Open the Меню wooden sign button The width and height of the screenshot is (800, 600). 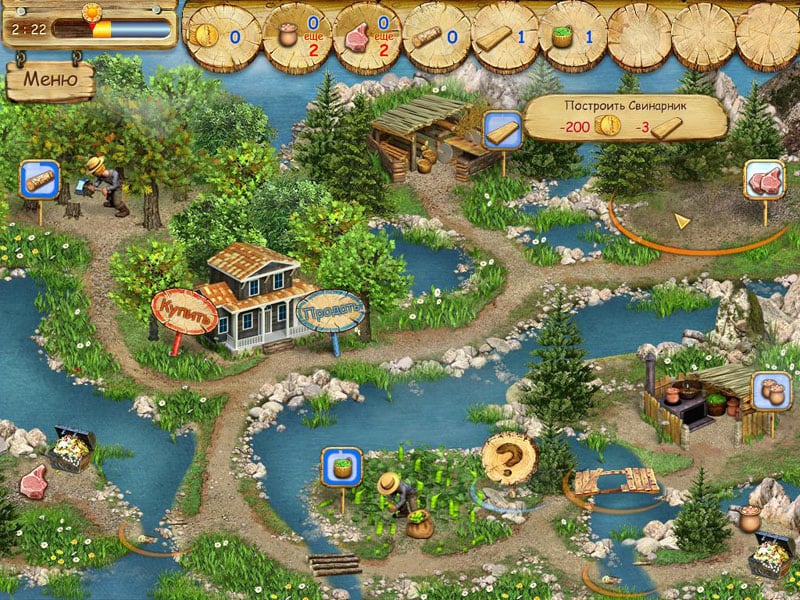click(x=50, y=80)
